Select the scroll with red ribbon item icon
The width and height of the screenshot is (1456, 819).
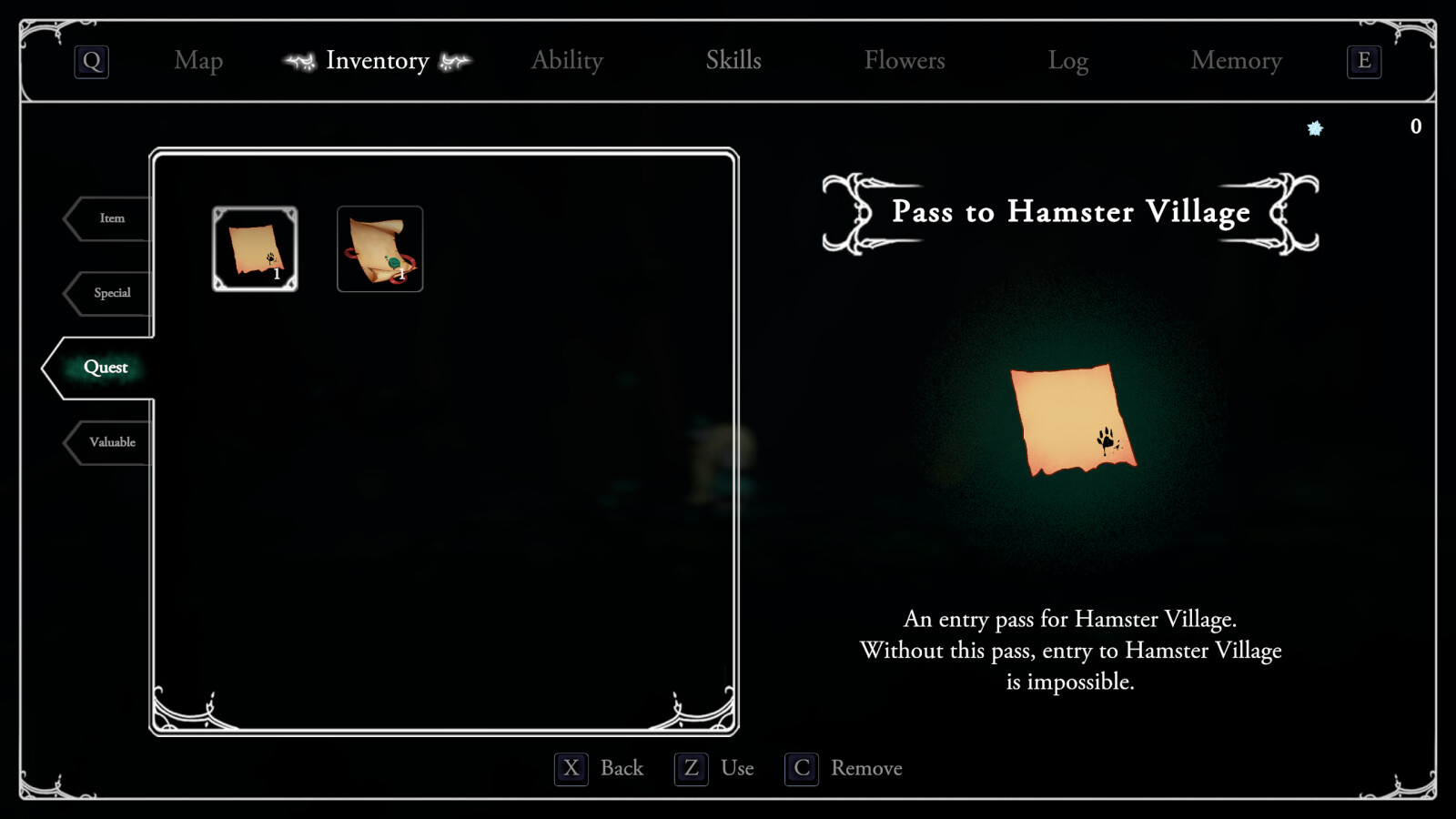coord(379,249)
